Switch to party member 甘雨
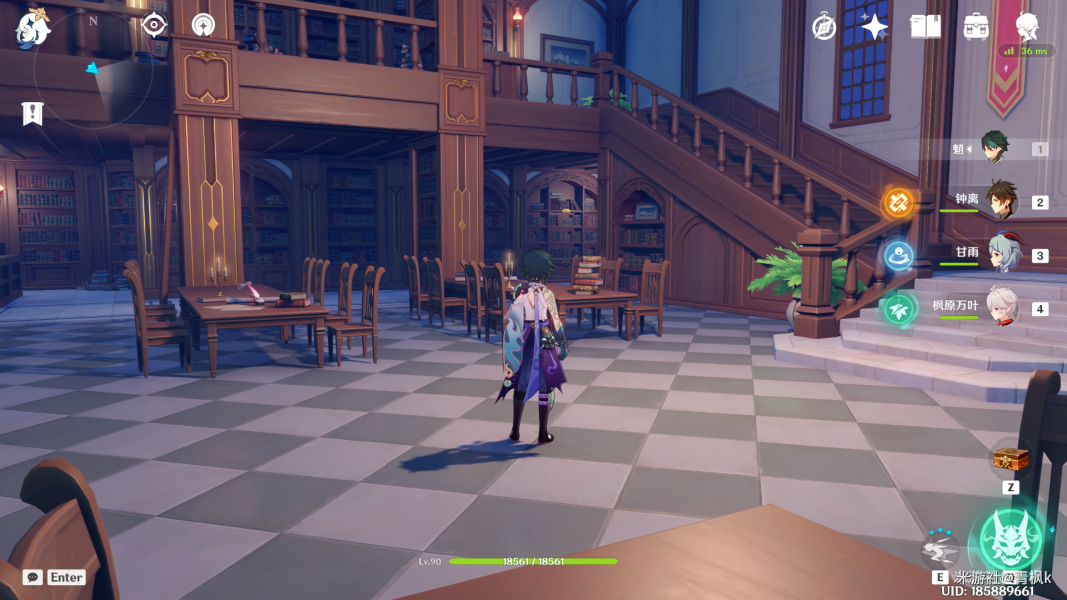 pyautogui.click(x=1001, y=255)
